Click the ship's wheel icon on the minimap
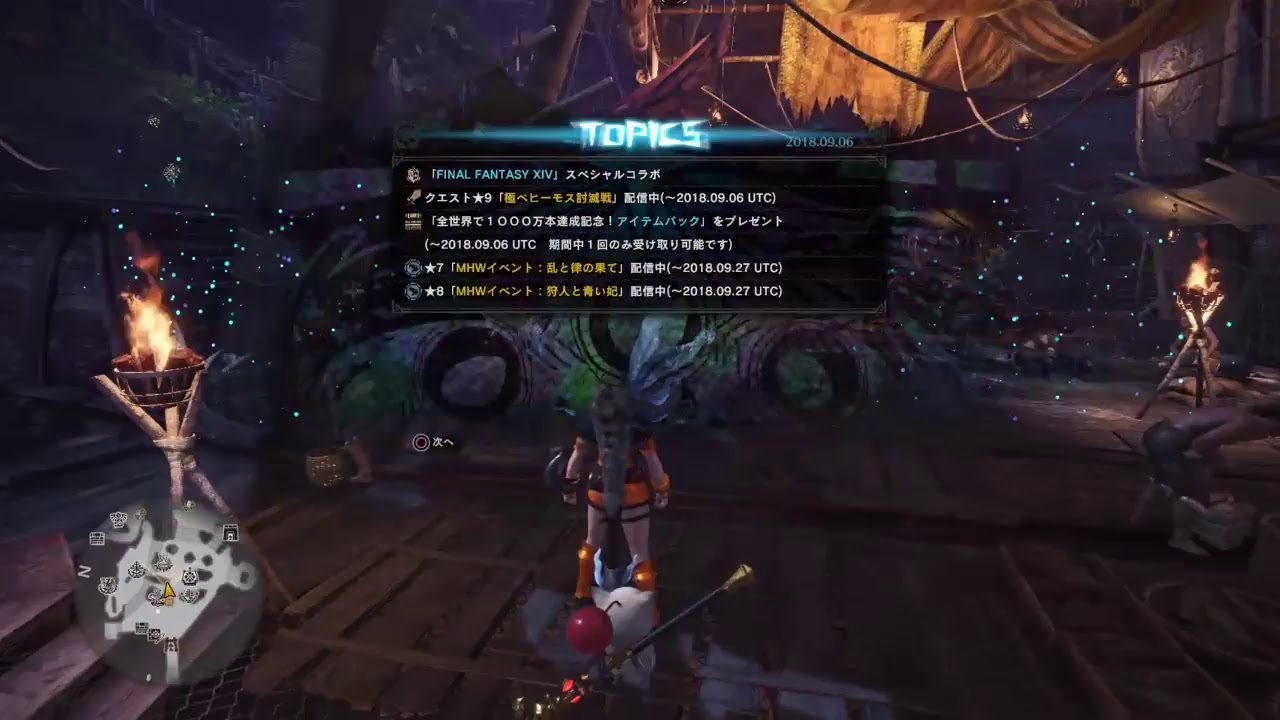The height and width of the screenshot is (720, 1280). pyautogui.click(x=190, y=576)
